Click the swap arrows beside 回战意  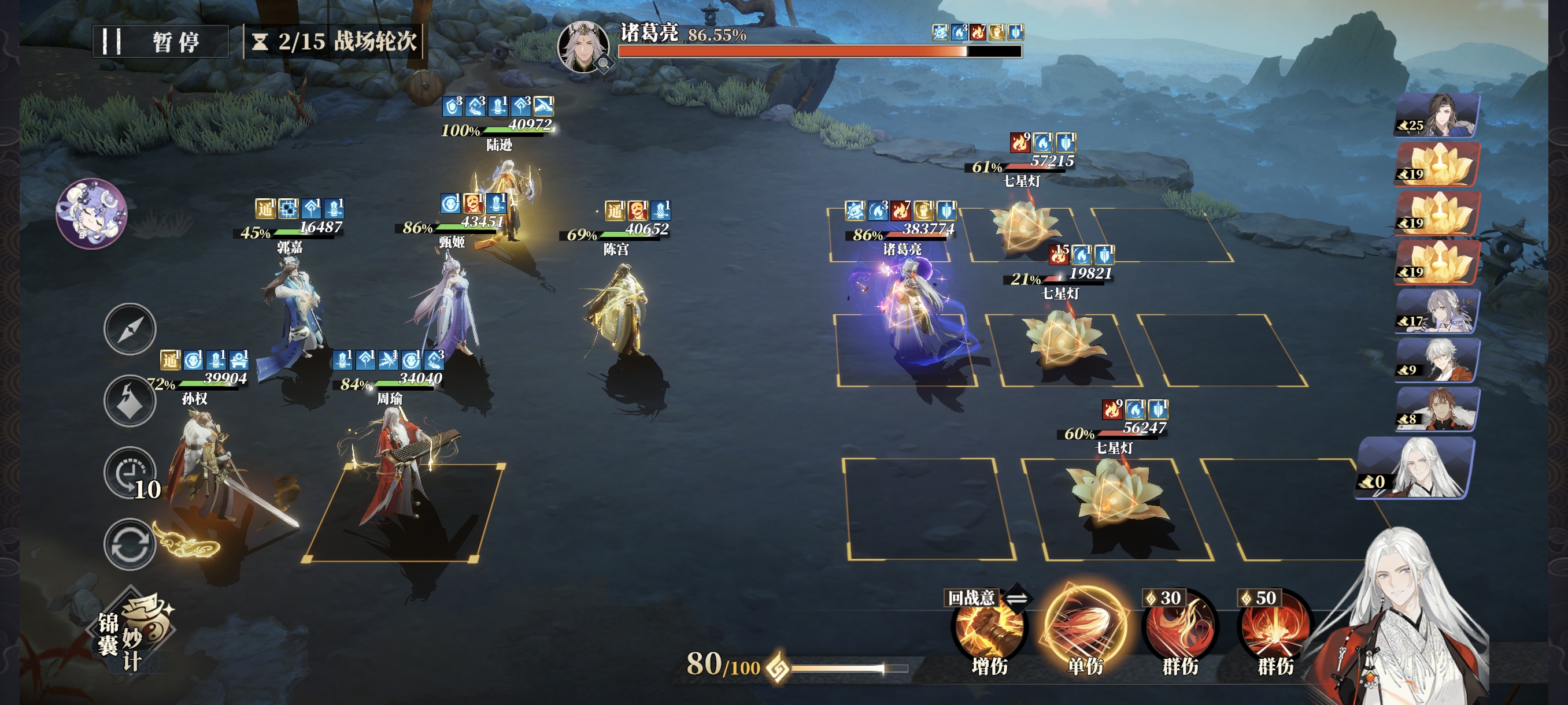(x=1016, y=598)
